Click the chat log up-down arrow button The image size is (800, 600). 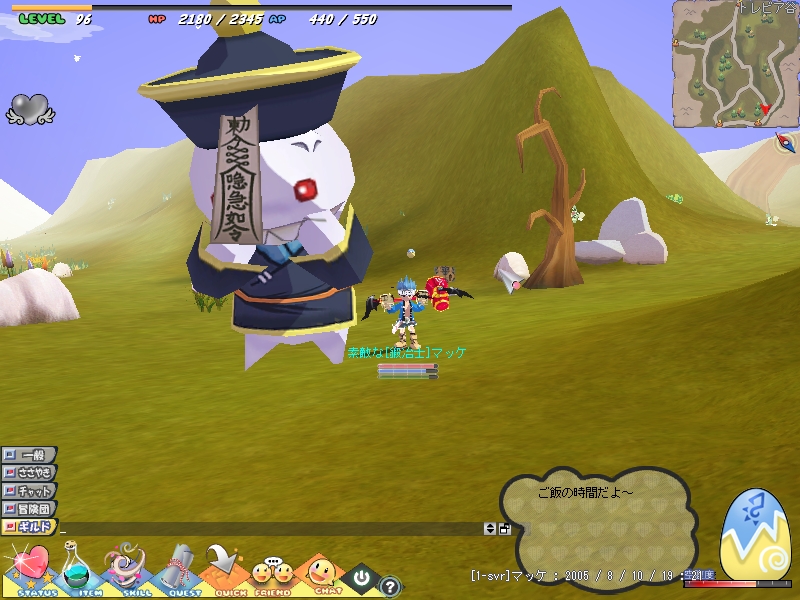[490, 528]
